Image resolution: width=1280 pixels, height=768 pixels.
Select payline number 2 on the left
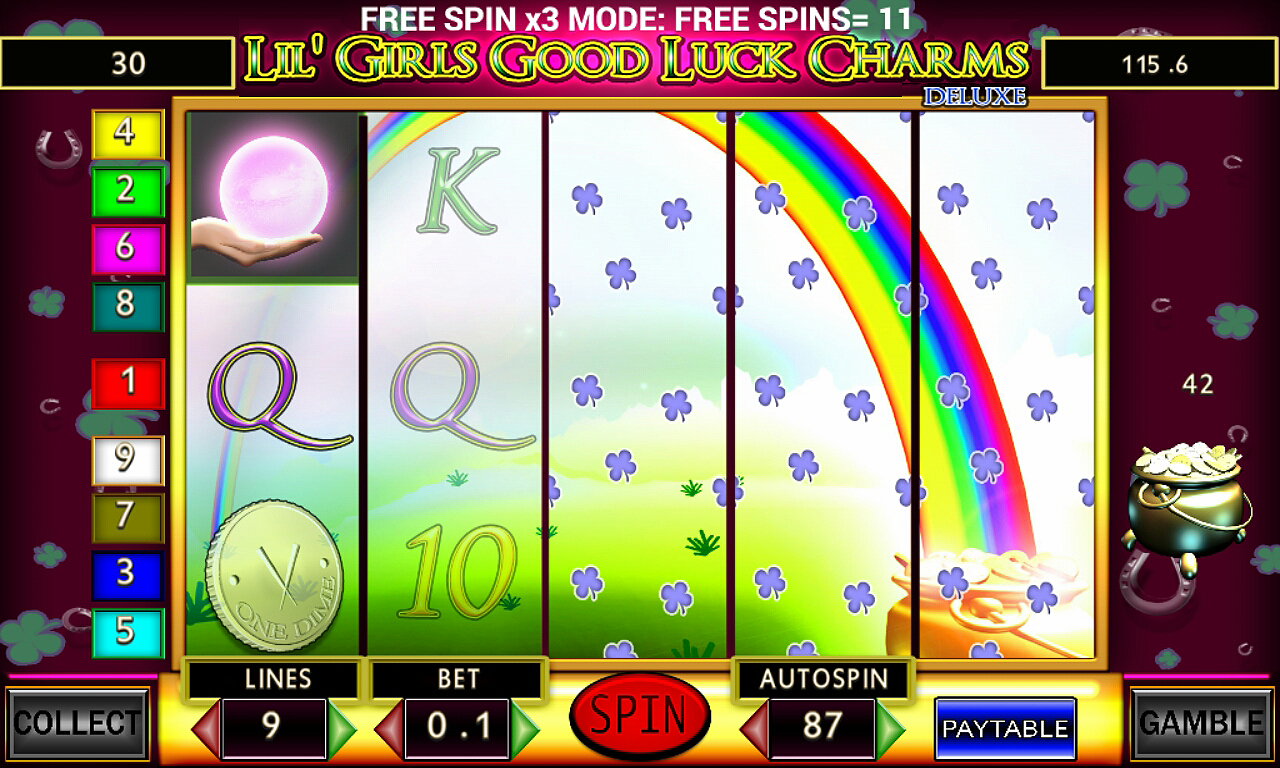(x=126, y=191)
